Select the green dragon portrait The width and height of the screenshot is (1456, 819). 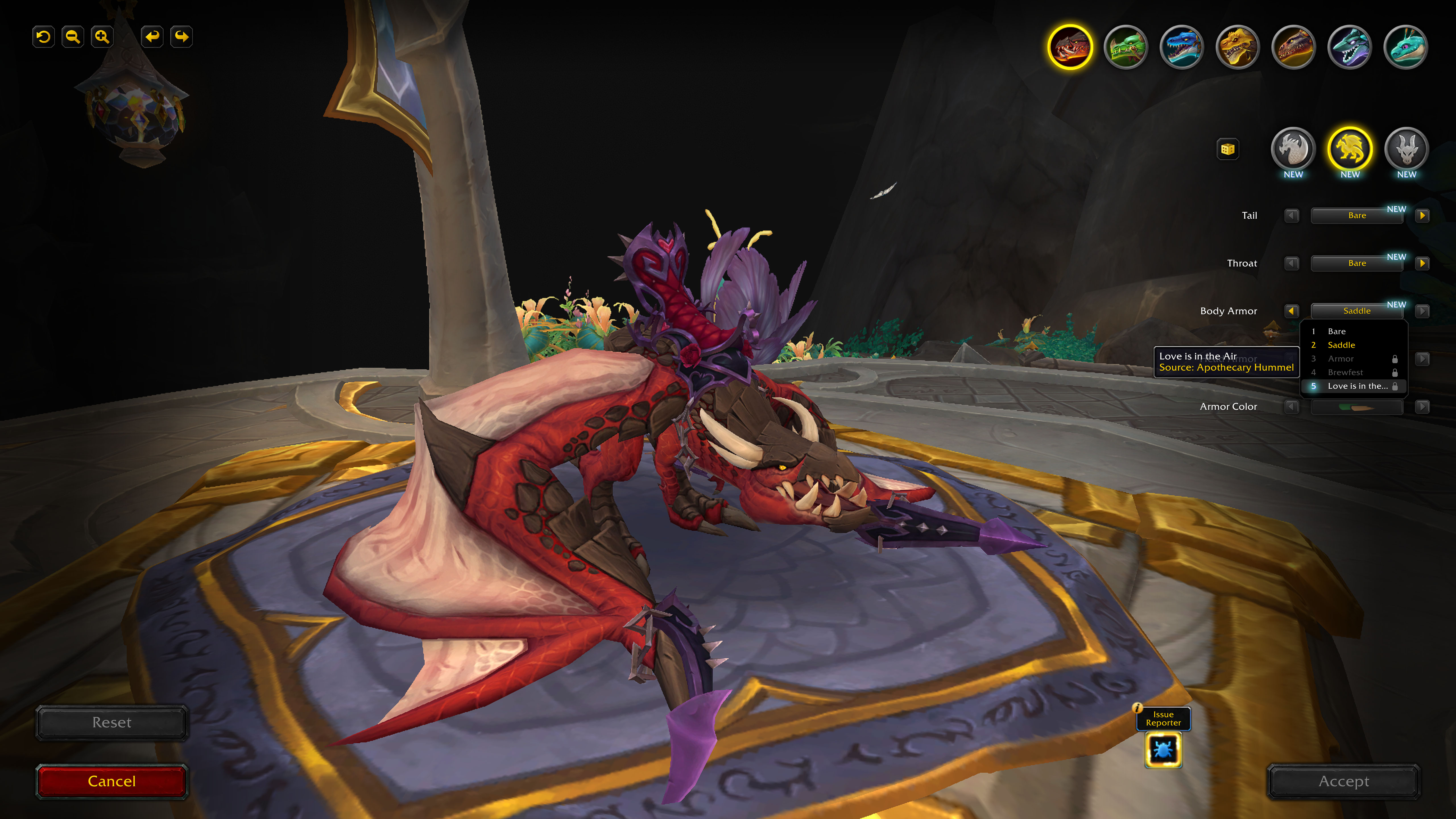tap(1125, 47)
